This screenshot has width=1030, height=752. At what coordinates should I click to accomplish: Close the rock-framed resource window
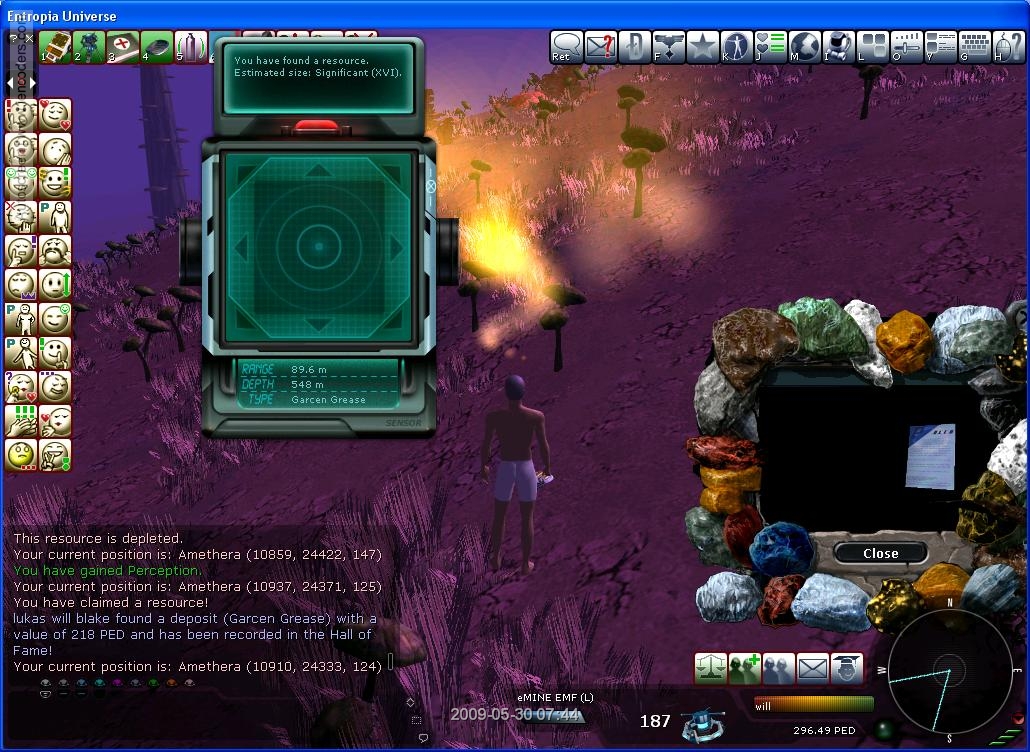880,553
